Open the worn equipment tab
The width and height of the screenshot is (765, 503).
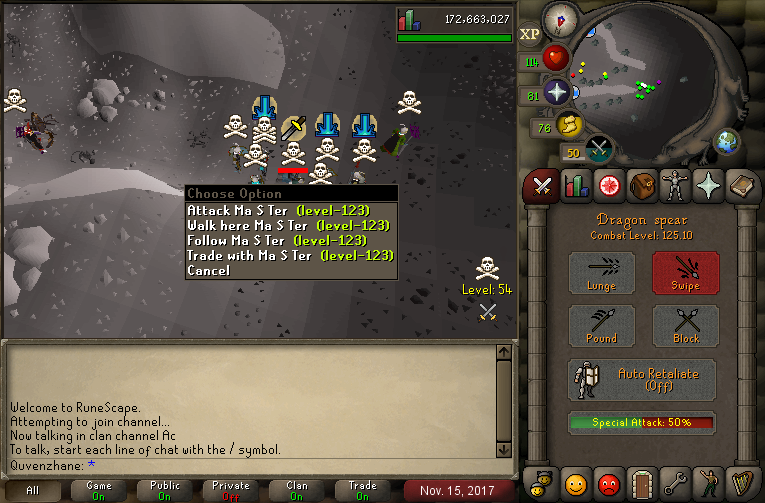click(677, 186)
